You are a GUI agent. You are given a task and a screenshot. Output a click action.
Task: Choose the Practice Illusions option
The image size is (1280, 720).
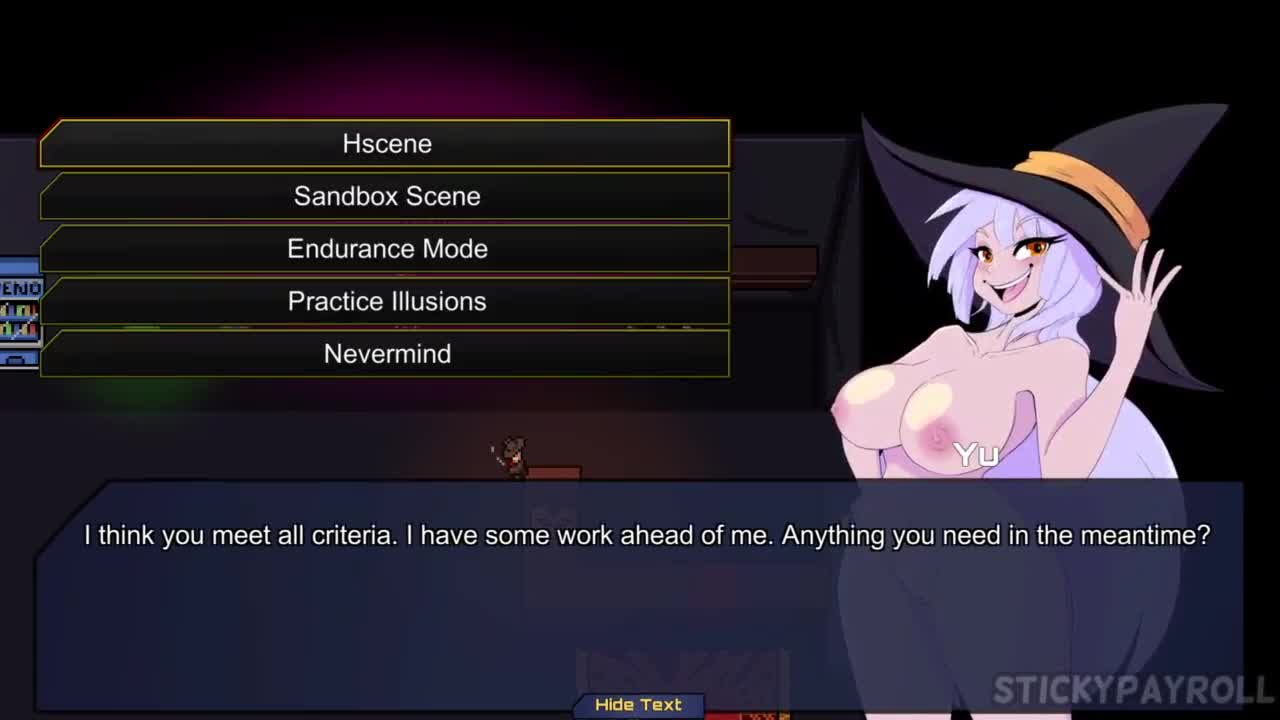coord(386,301)
